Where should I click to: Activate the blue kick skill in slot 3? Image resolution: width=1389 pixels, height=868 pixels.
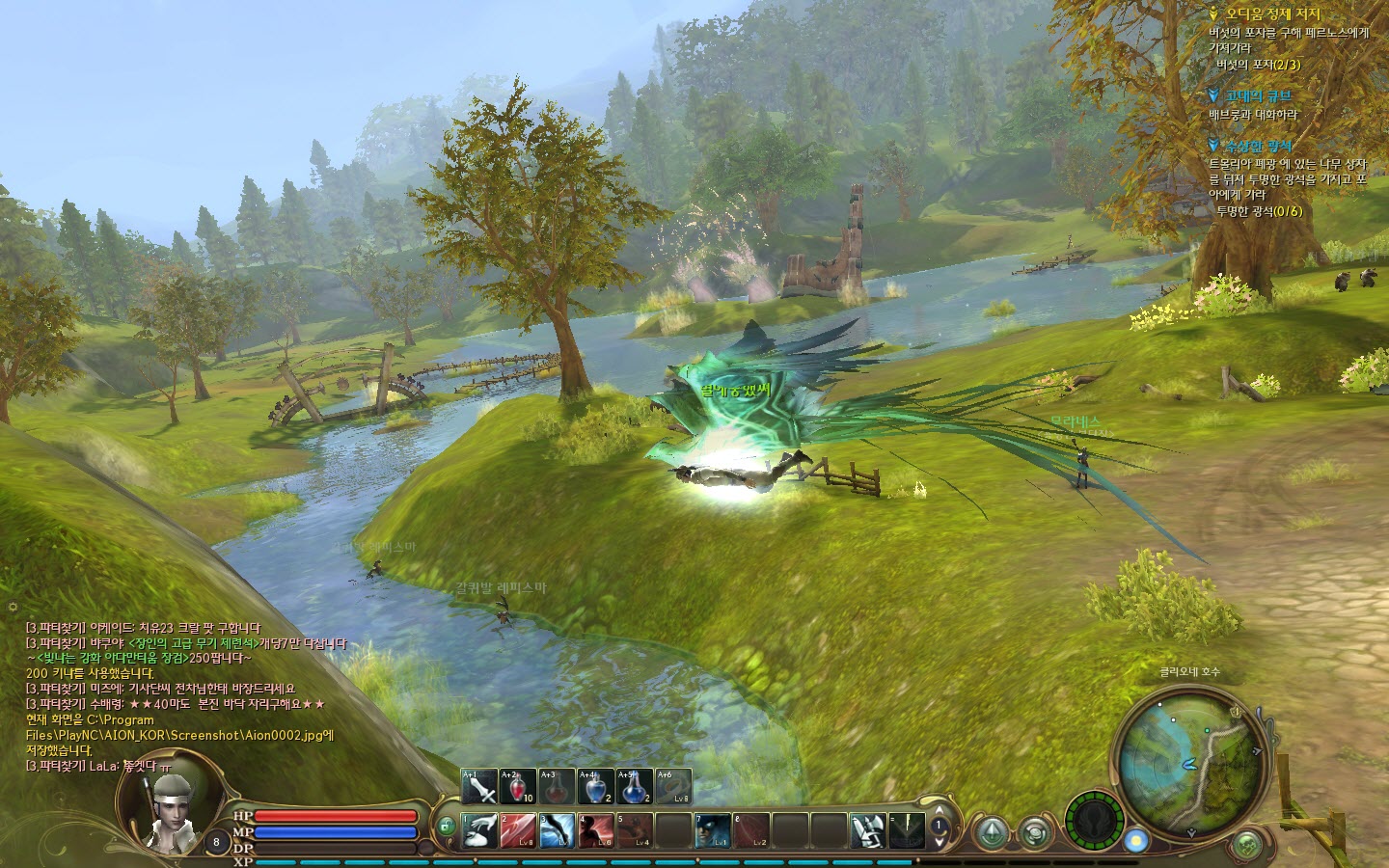pos(557,831)
